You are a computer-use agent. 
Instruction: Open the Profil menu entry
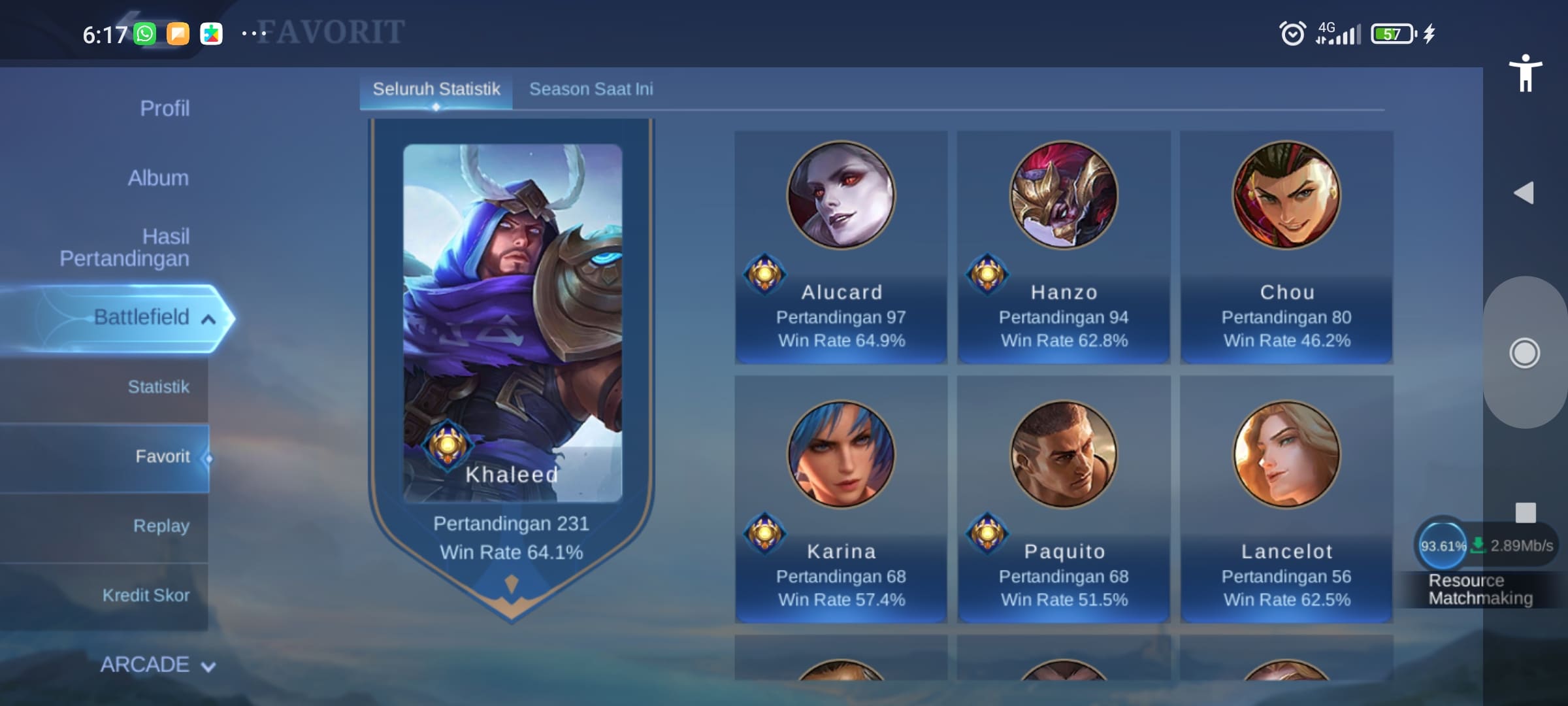[164, 109]
